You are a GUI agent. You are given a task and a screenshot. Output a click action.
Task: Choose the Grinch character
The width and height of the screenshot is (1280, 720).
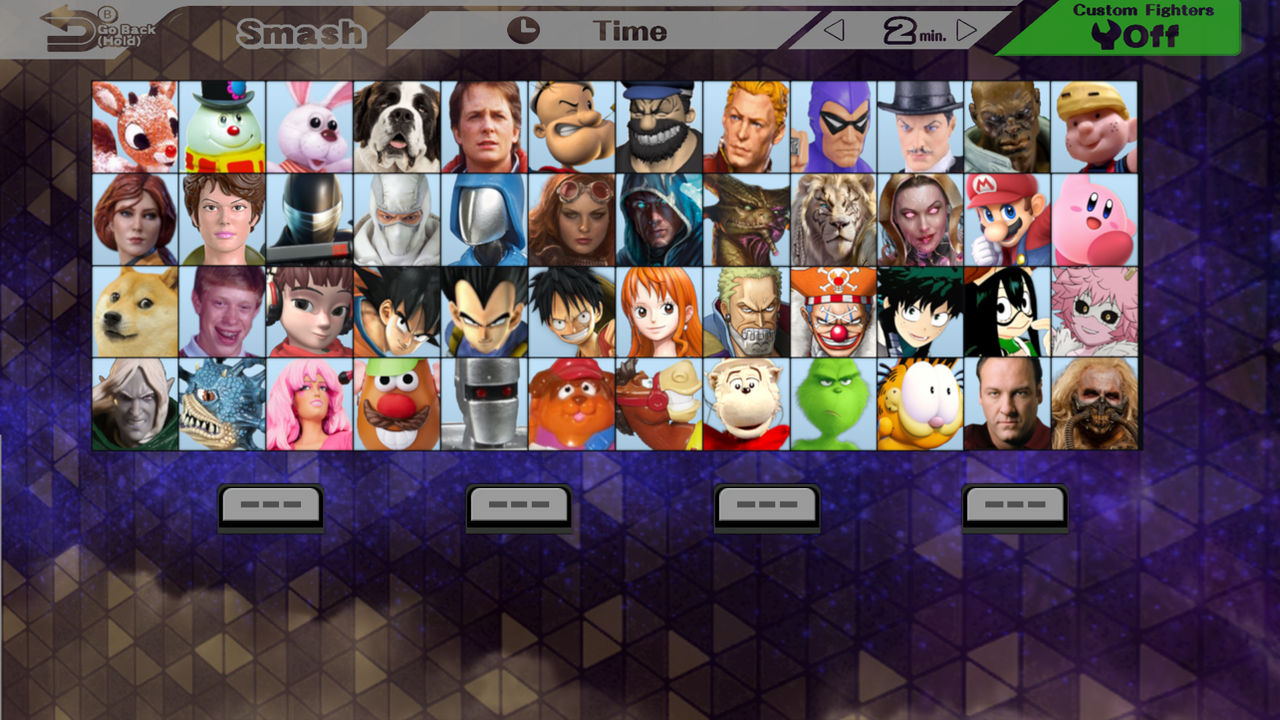[x=832, y=404]
